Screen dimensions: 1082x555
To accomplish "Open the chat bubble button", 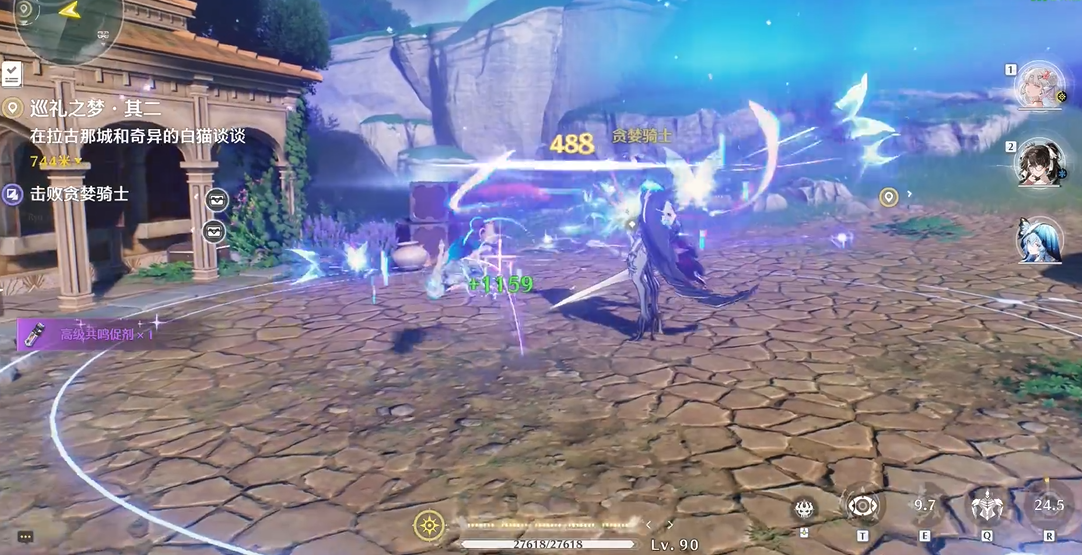I will click(x=25, y=537).
